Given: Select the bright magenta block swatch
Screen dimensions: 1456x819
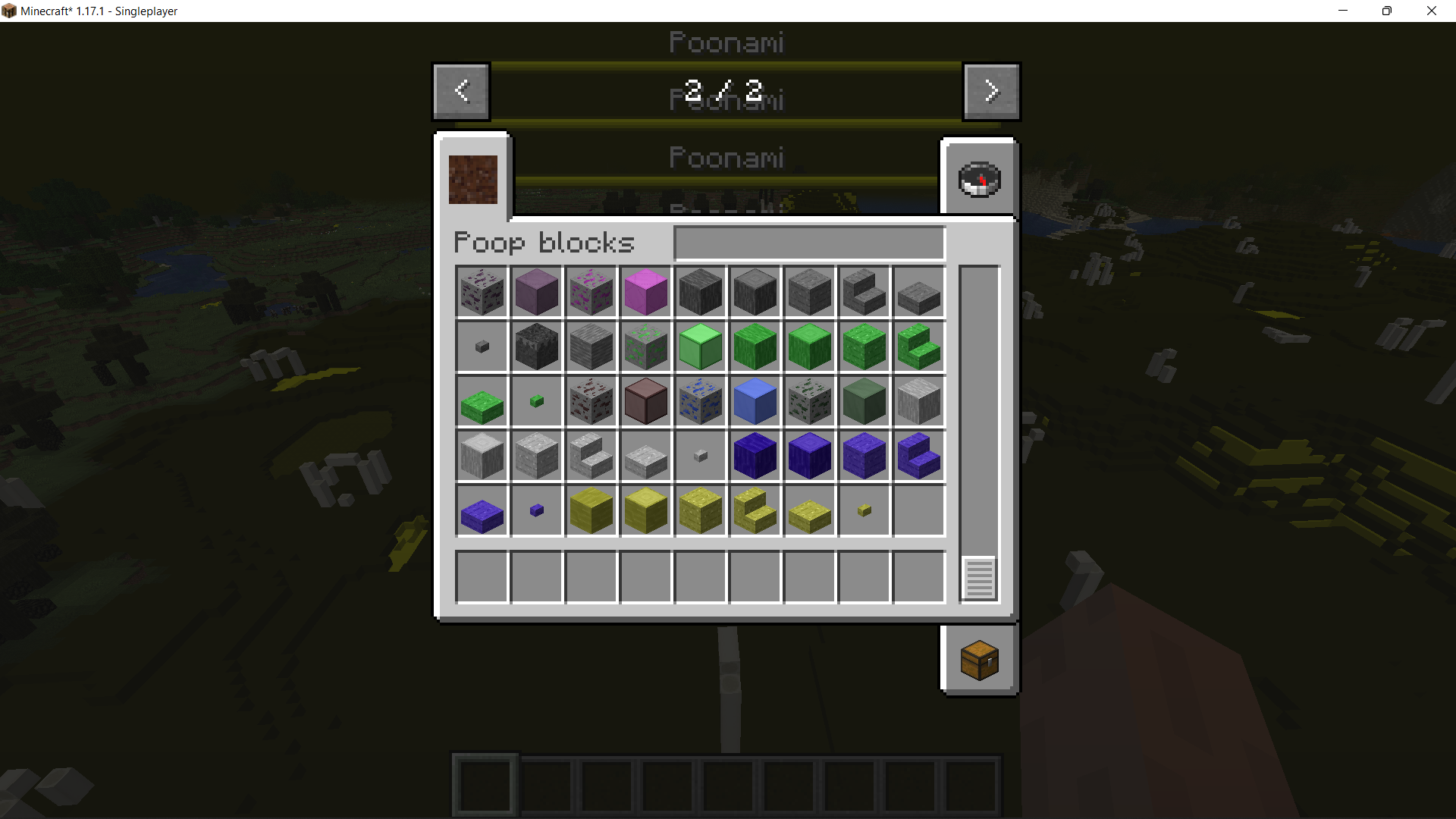Looking at the screenshot, I should point(645,292).
